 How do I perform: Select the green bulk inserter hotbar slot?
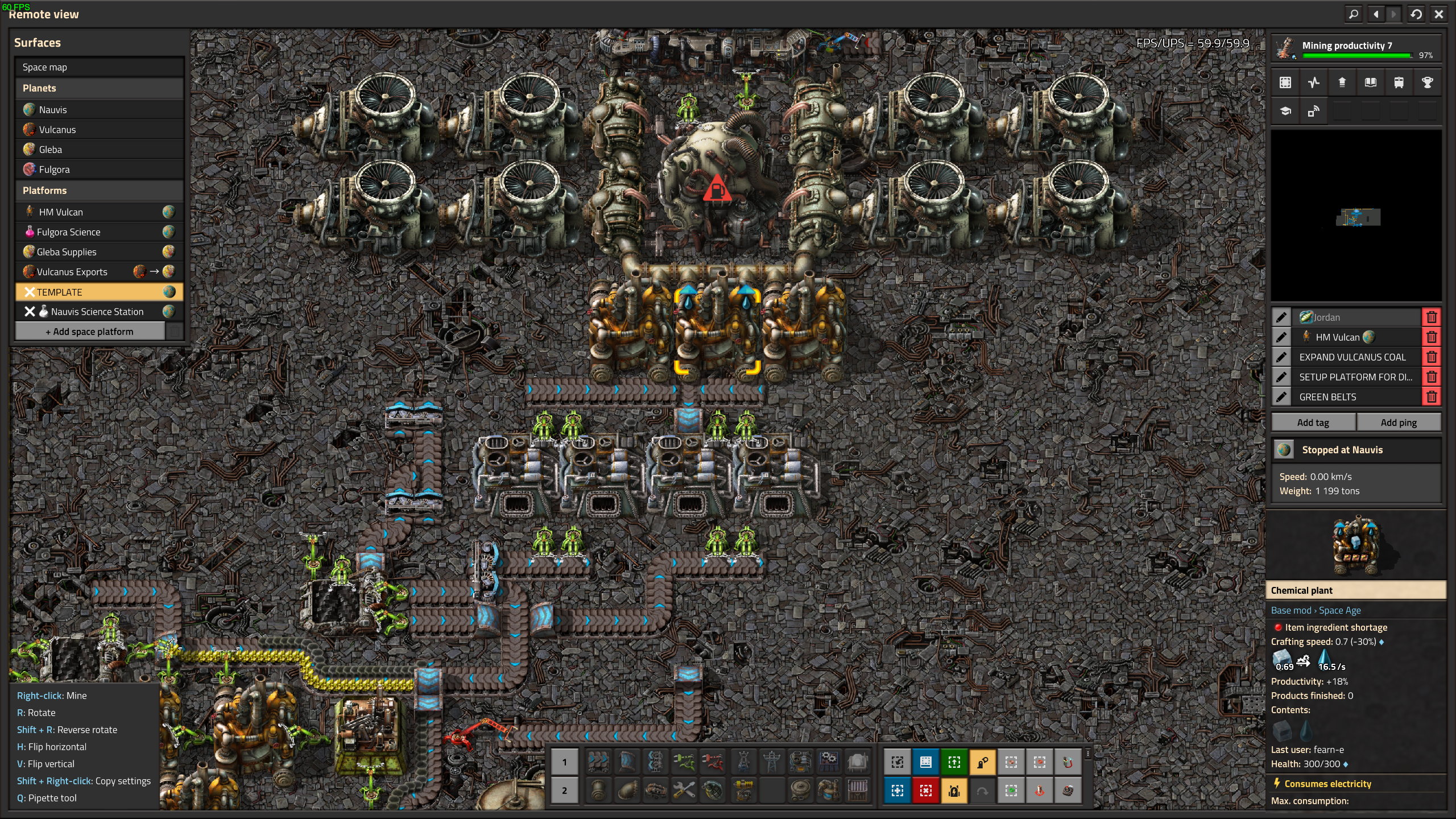click(x=684, y=762)
